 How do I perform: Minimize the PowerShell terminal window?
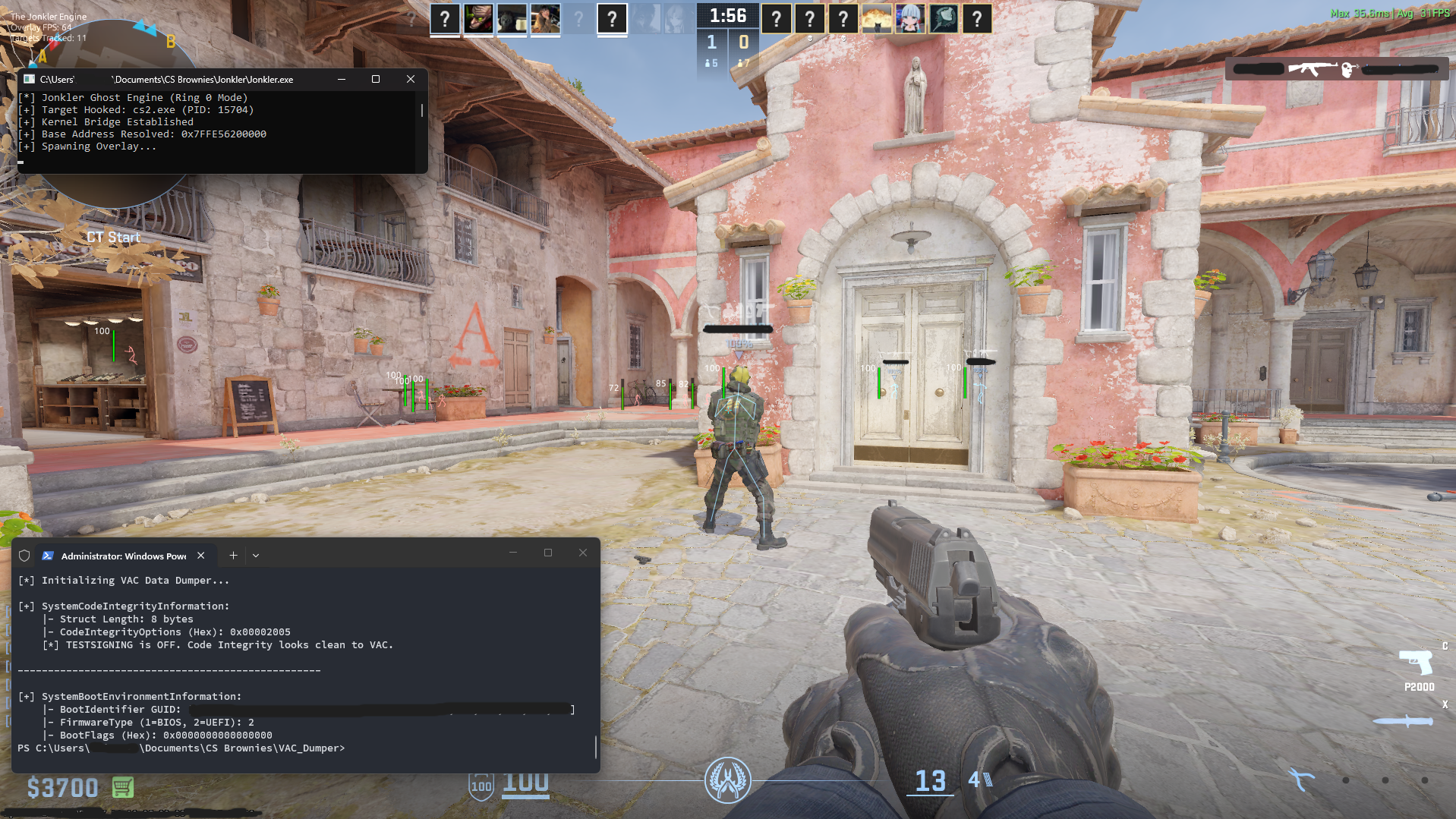pyautogui.click(x=513, y=553)
